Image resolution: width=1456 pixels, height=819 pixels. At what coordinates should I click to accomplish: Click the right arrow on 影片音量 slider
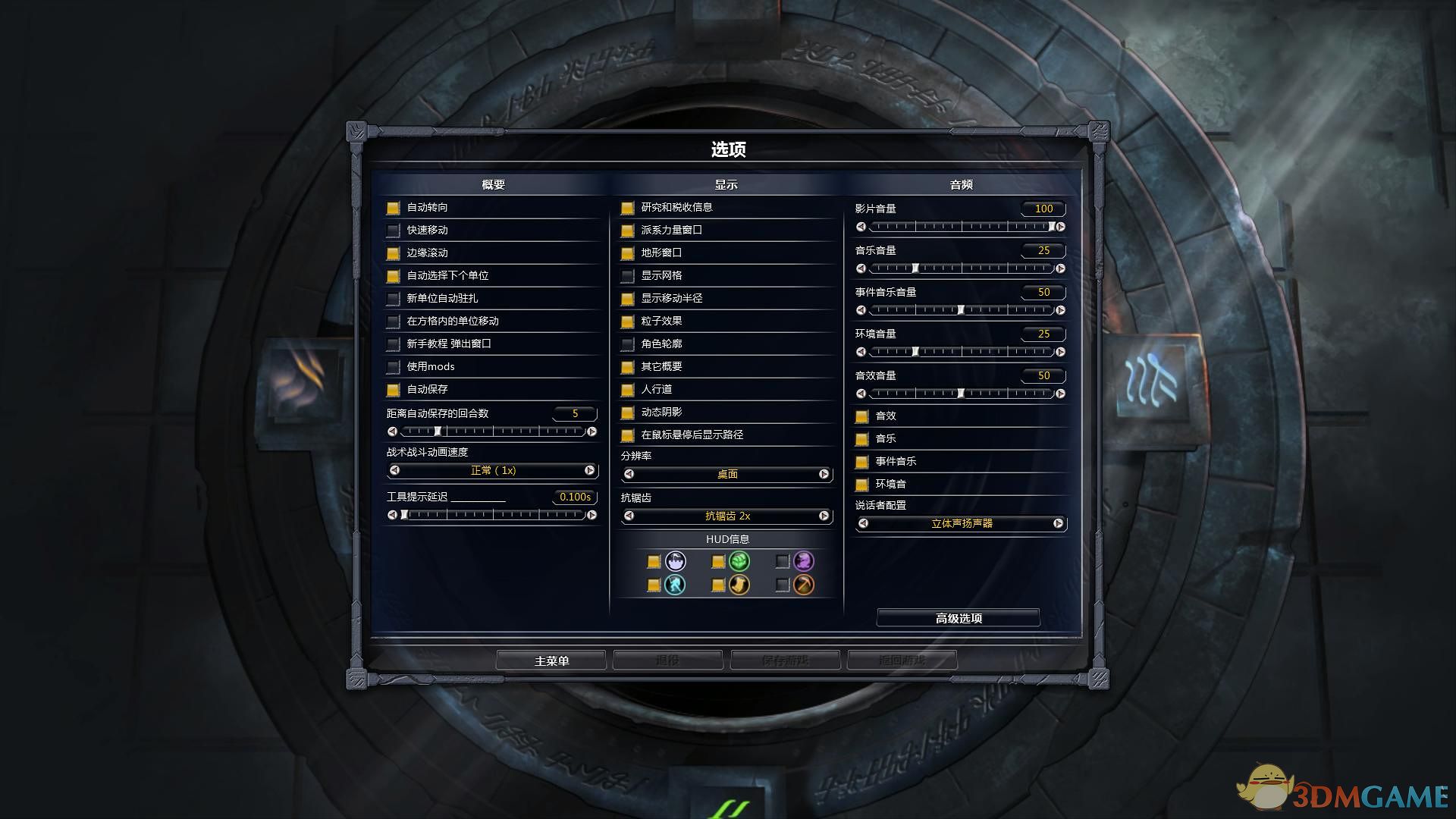point(1060,226)
